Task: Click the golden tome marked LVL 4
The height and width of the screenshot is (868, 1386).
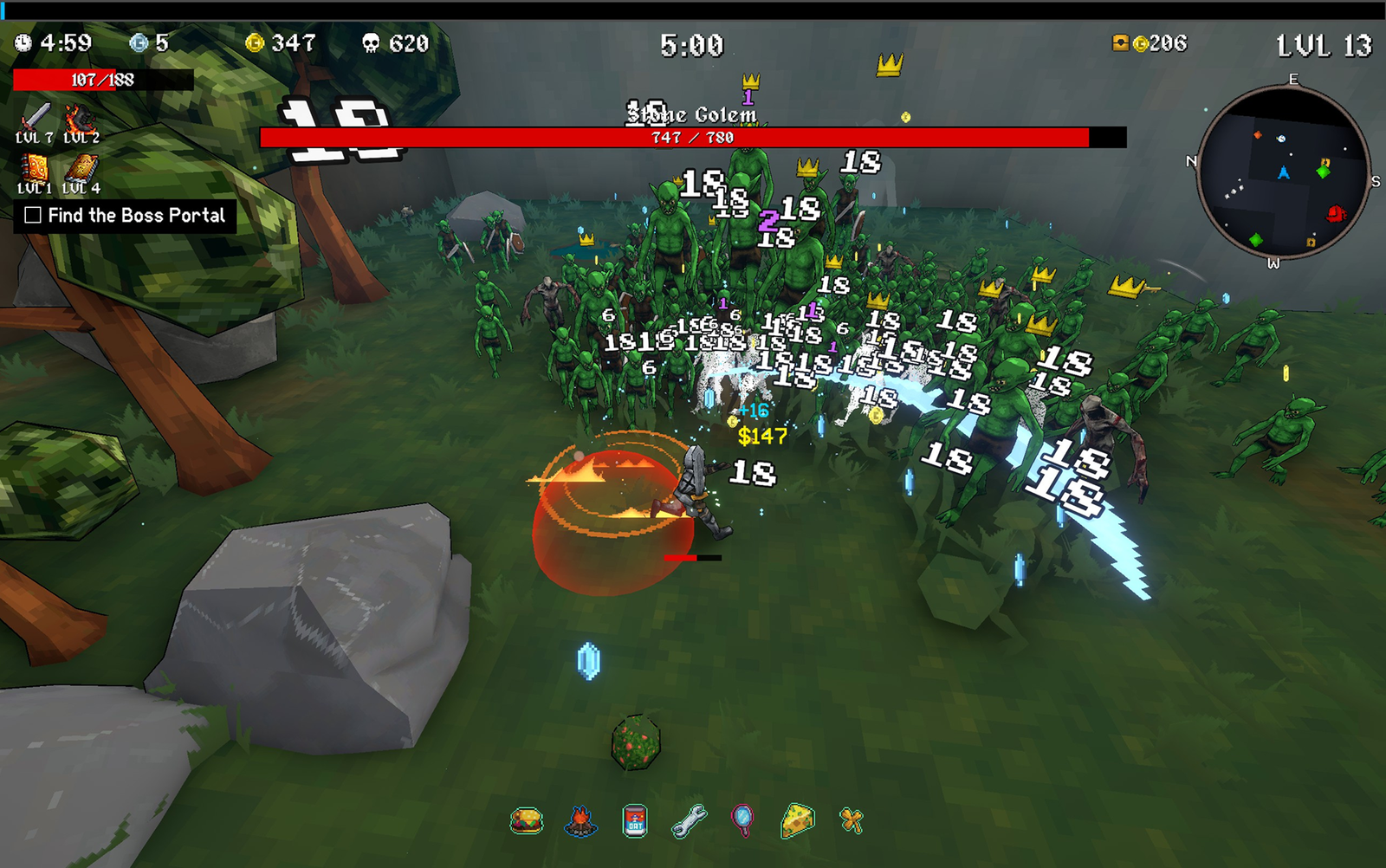Action: [x=81, y=167]
